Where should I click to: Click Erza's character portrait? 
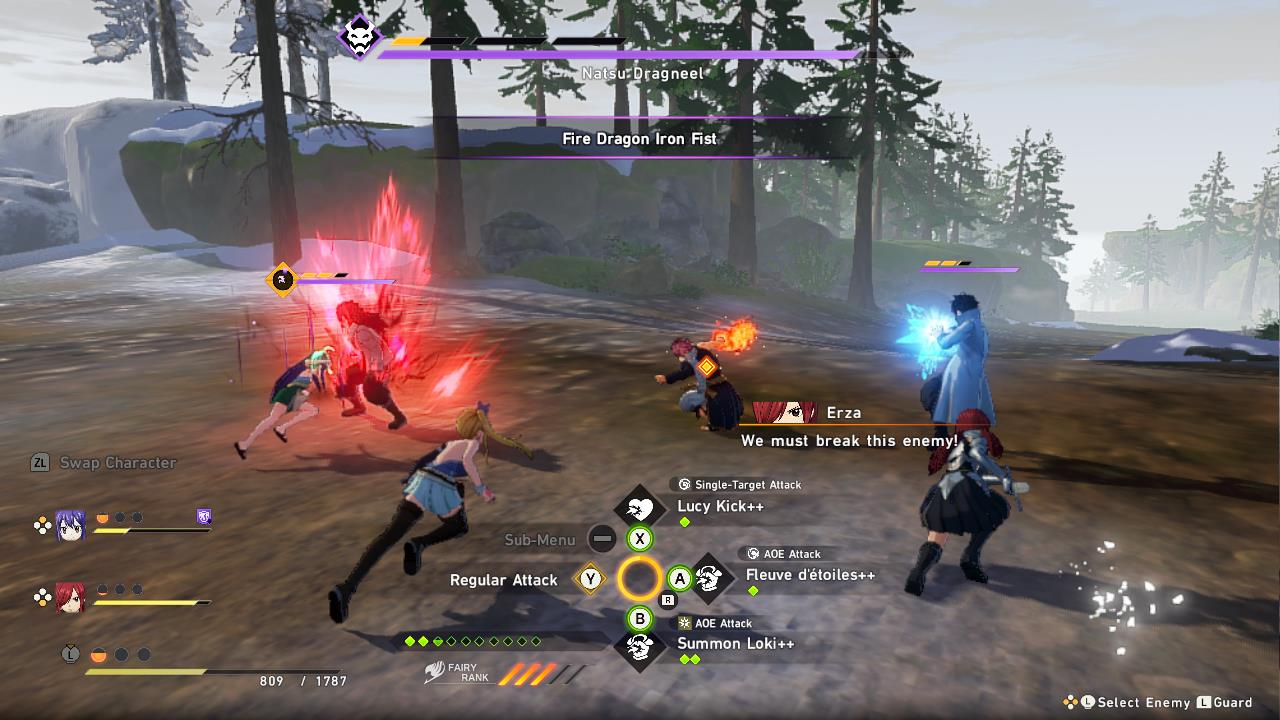69,598
